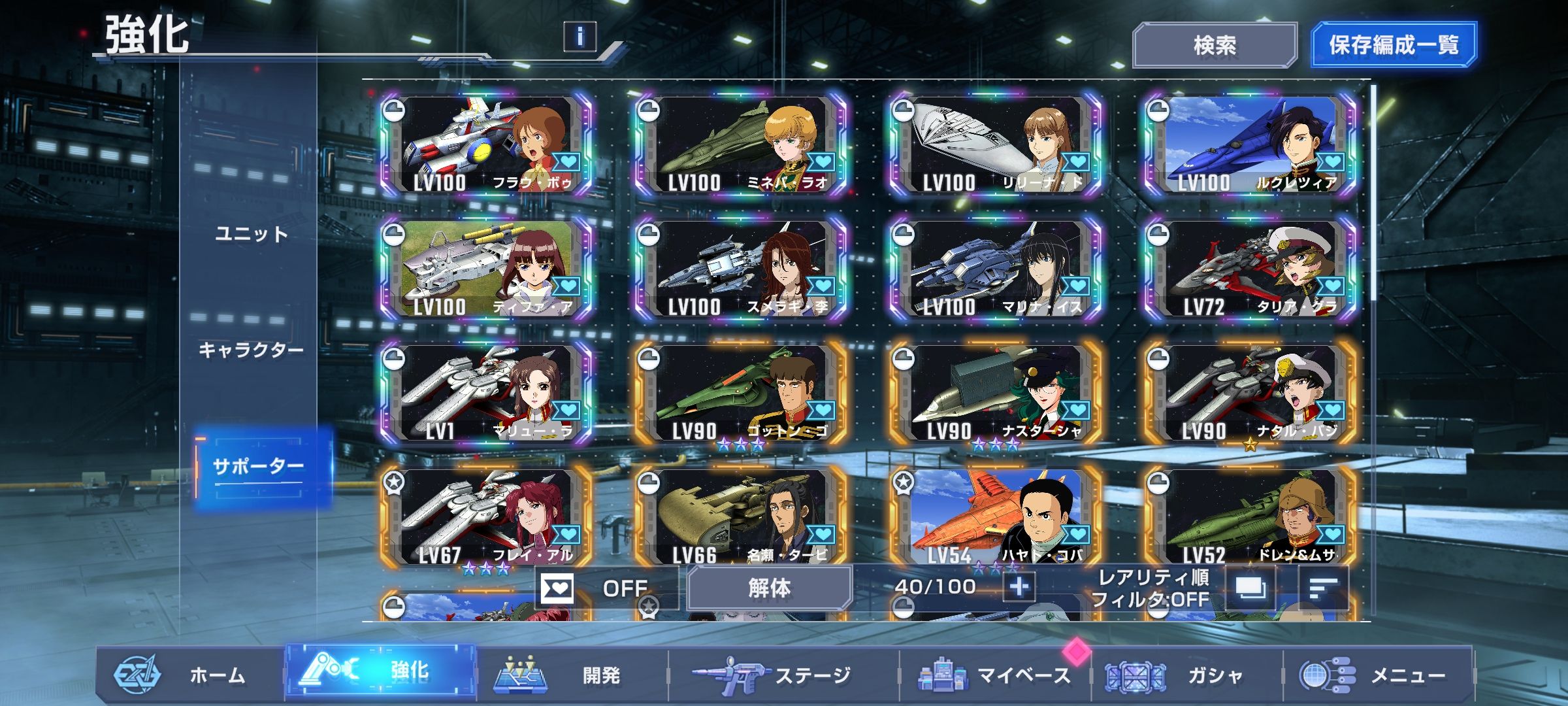The height and width of the screenshot is (706, 1568).
Task: Open the 検索 search button
Action: pos(1214,45)
